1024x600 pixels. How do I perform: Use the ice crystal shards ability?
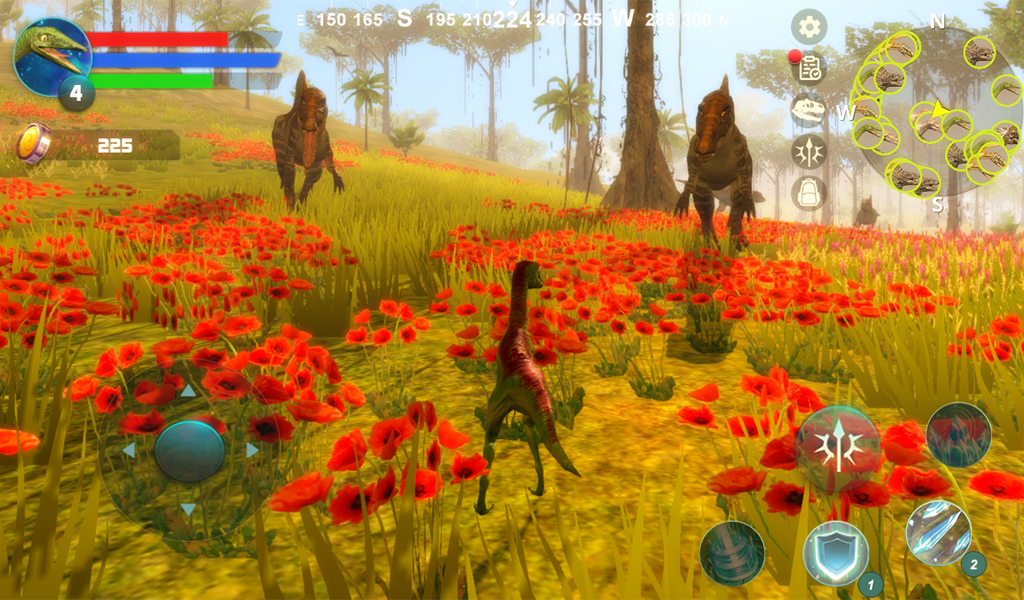tap(938, 533)
